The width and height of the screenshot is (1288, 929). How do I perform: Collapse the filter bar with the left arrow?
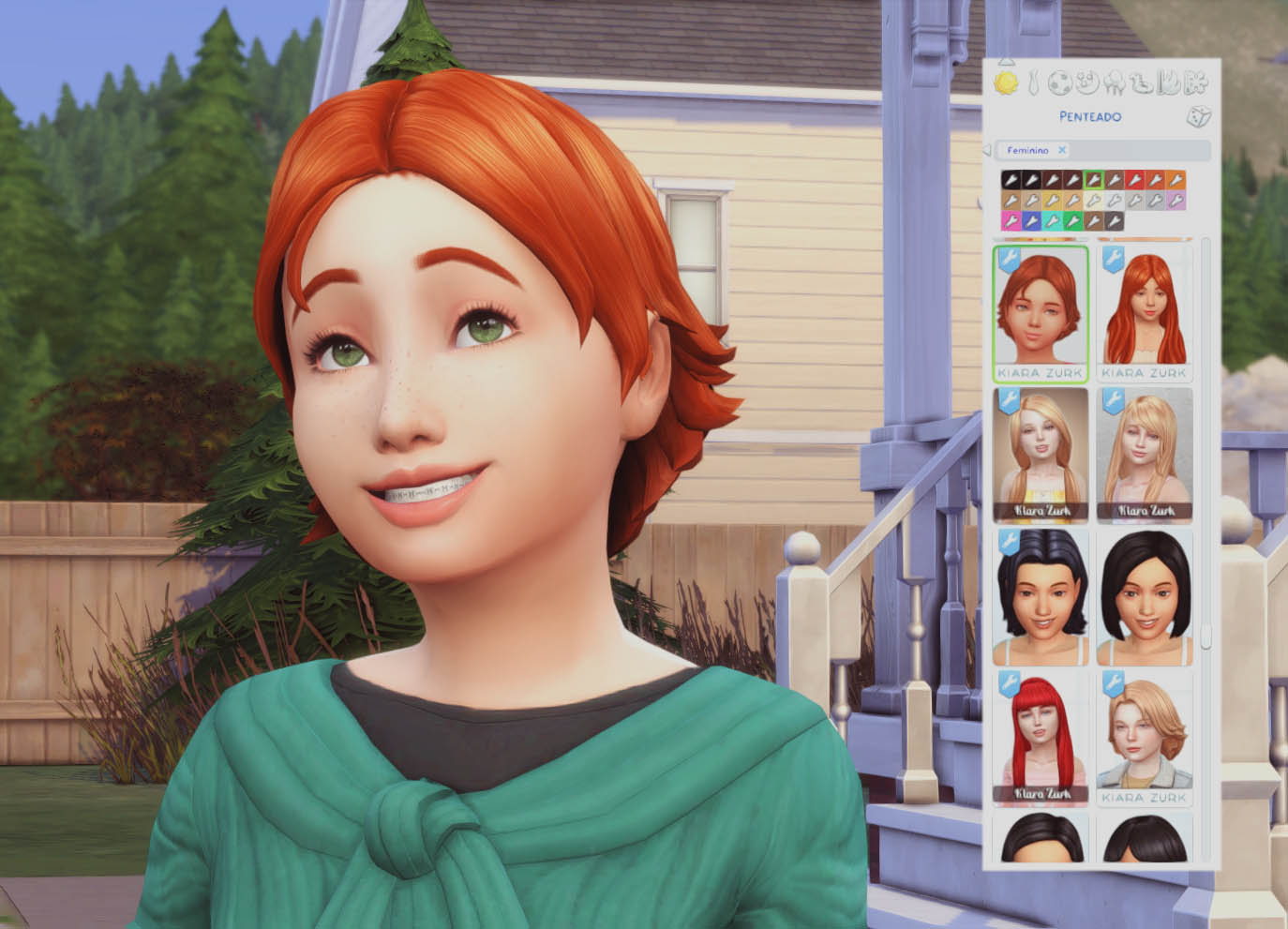[x=987, y=150]
